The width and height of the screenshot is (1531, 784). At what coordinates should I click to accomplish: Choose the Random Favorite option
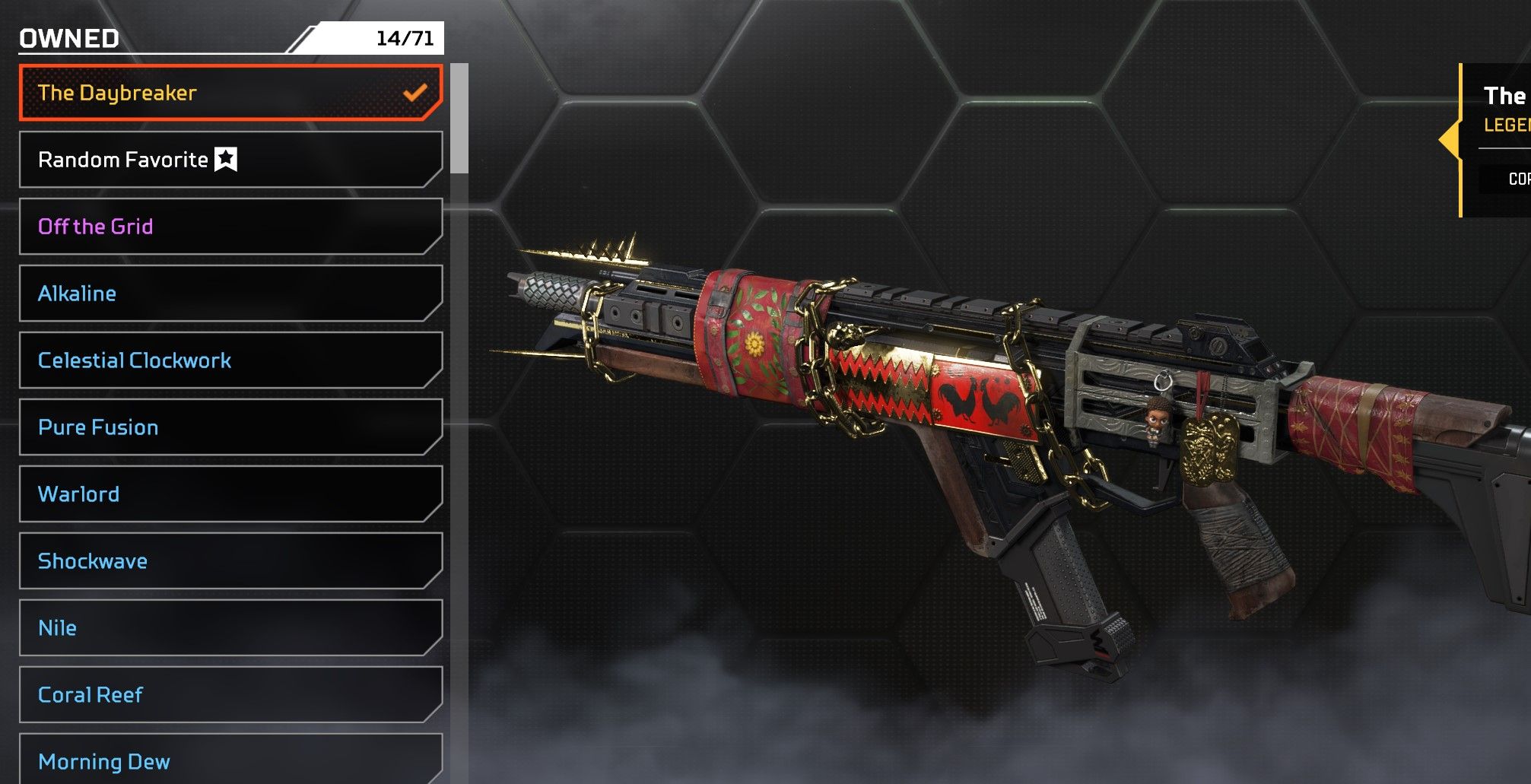click(x=230, y=160)
